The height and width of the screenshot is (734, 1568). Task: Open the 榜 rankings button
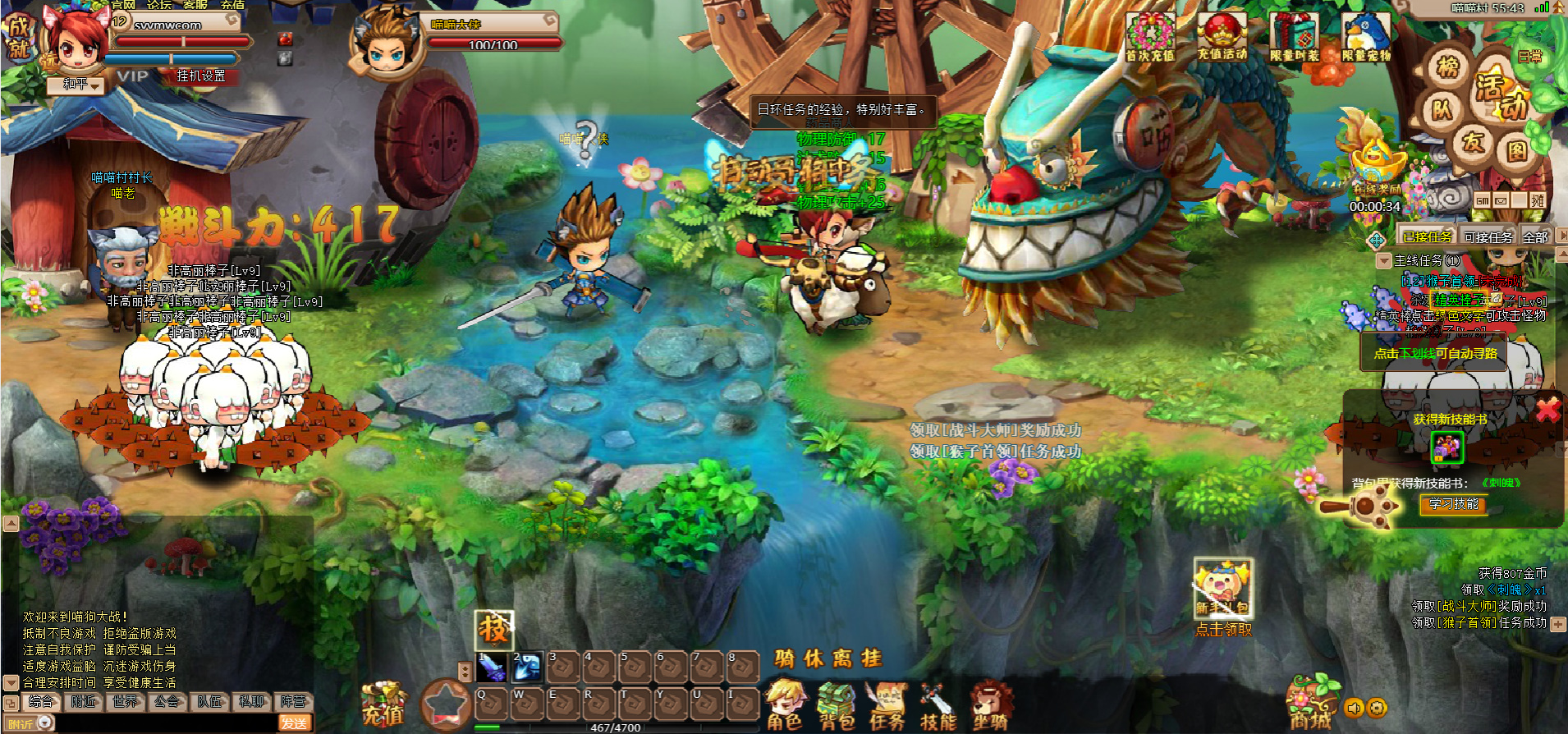point(1447,67)
